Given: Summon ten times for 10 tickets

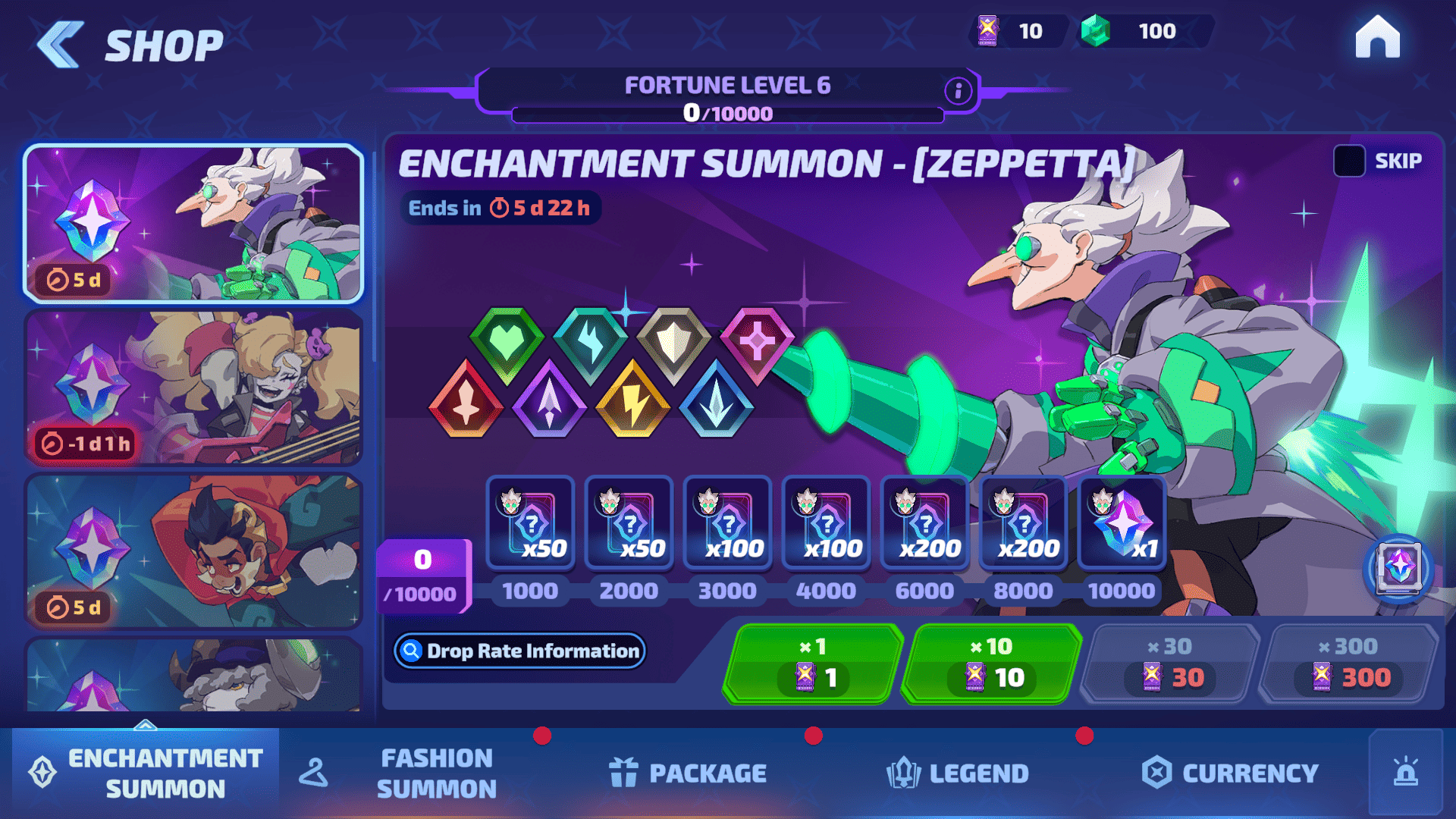Looking at the screenshot, I should [x=990, y=664].
